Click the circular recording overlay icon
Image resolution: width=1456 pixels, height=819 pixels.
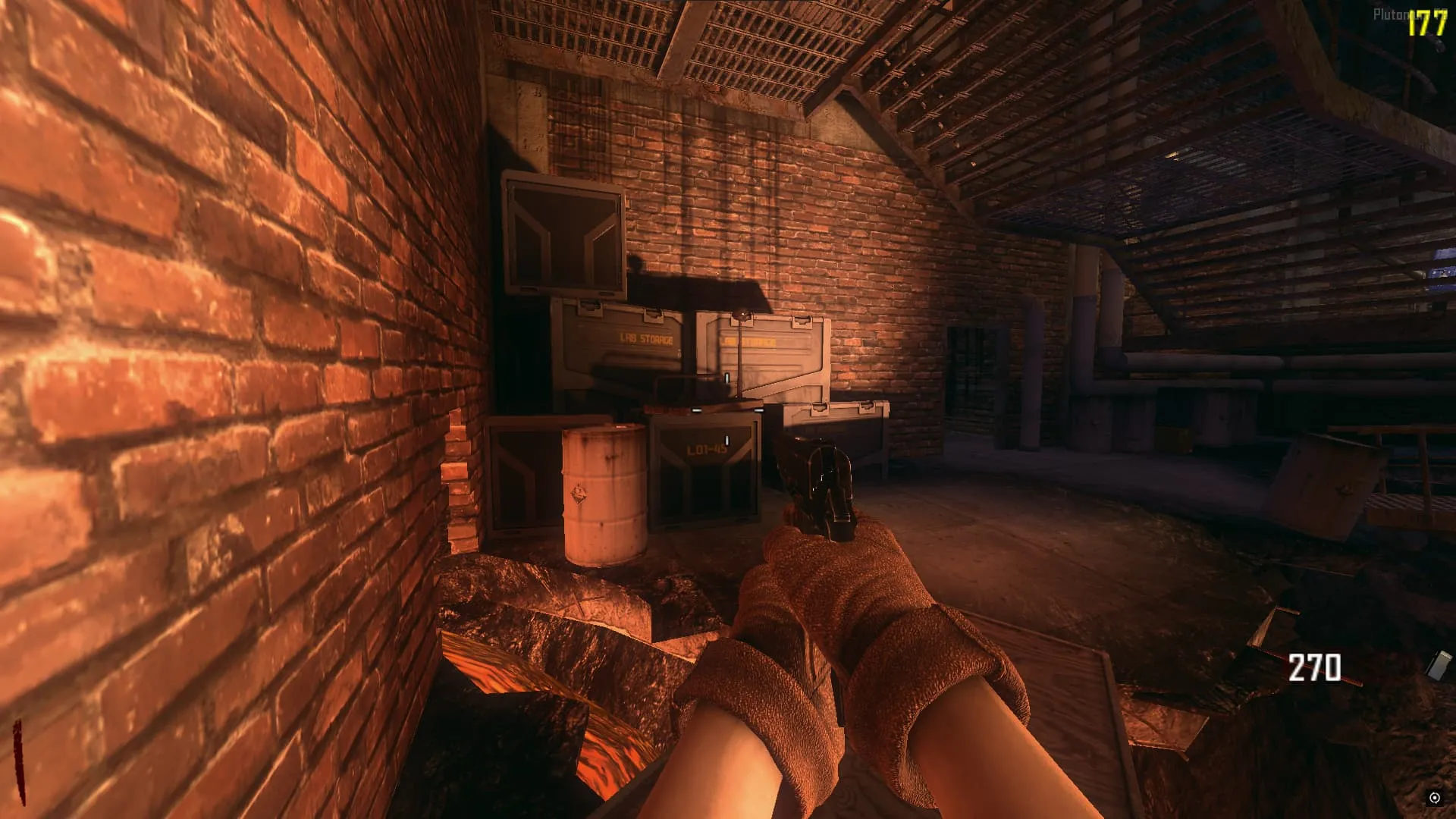click(x=1434, y=797)
